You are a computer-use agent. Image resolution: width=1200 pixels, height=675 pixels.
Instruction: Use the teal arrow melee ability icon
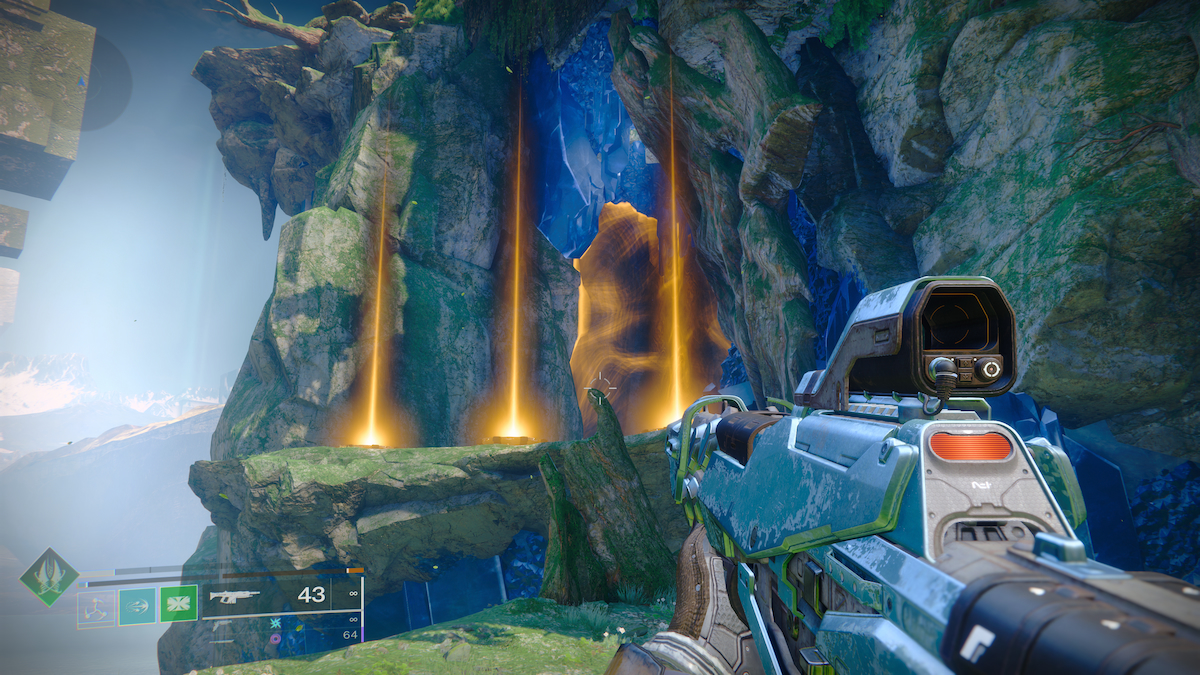[x=137, y=605]
